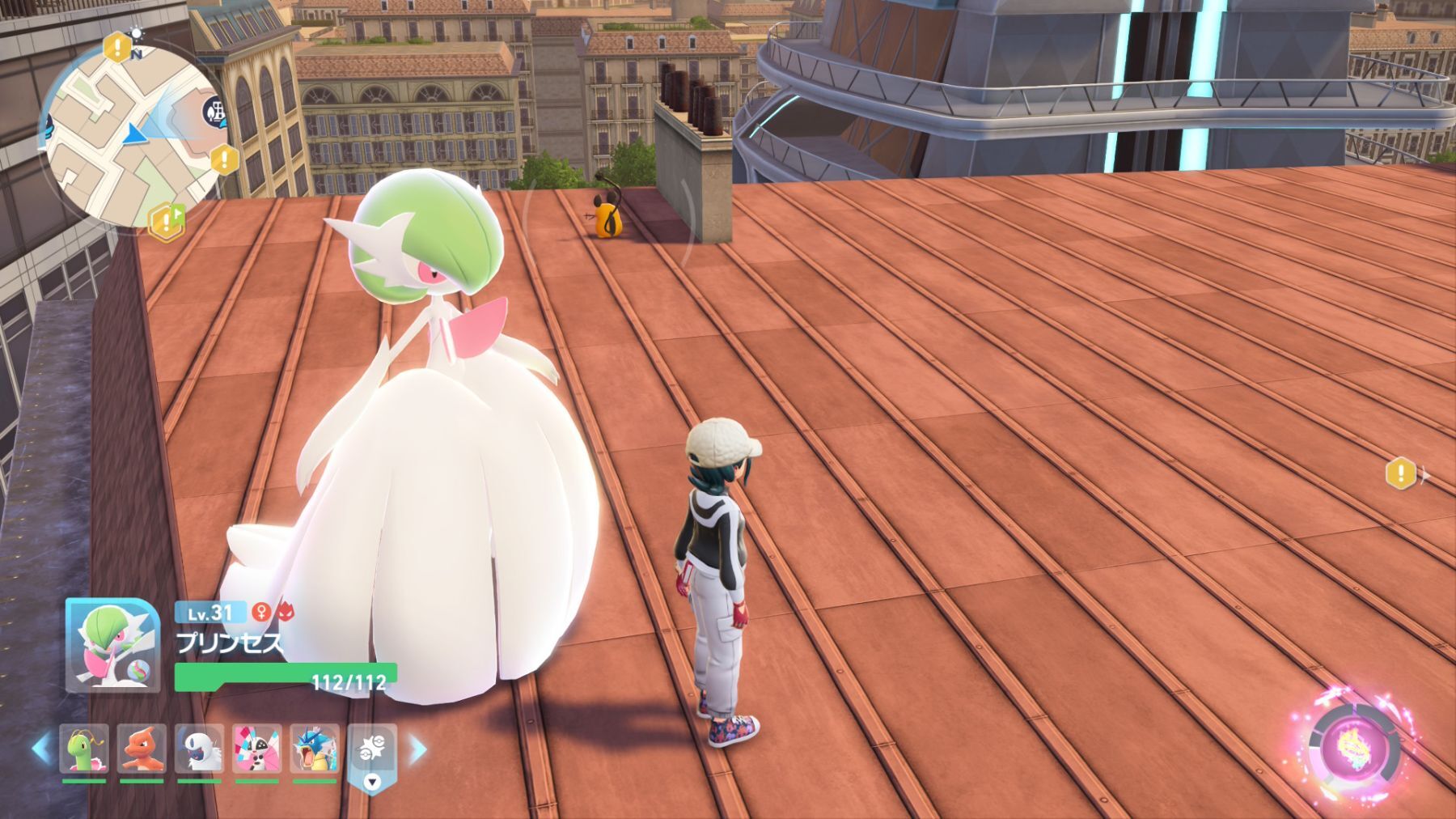Switch to Gyarados in the party bar
The image size is (1456, 819).
pyautogui.click(x=315, y=749)
